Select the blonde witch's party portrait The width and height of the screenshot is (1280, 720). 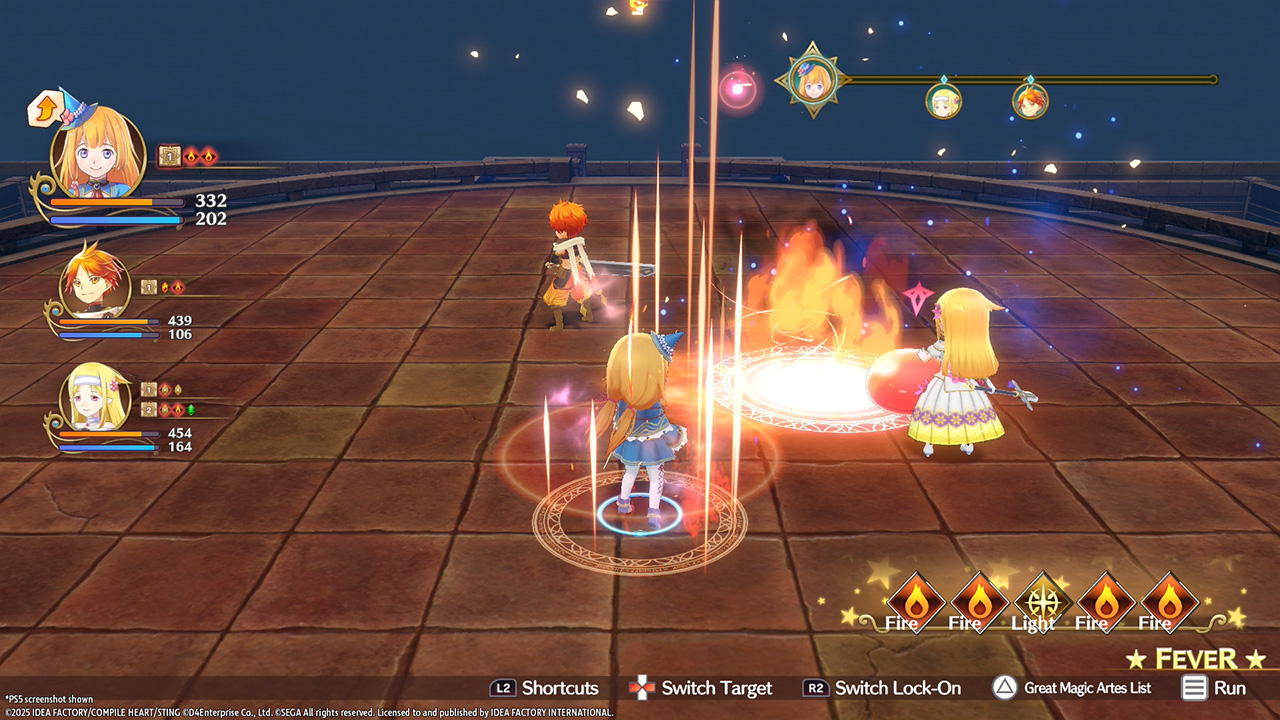(x=97, y=152)
